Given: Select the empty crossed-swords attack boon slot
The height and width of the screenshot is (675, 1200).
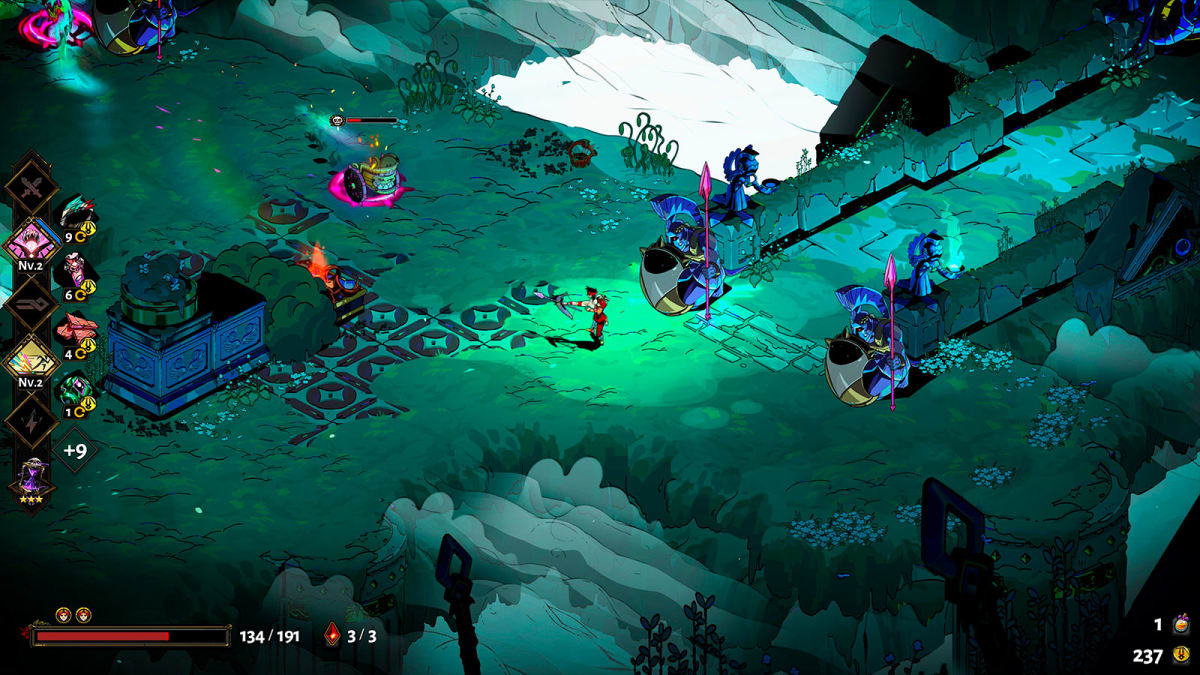Looking at the screenshot, I should [31, 187].
